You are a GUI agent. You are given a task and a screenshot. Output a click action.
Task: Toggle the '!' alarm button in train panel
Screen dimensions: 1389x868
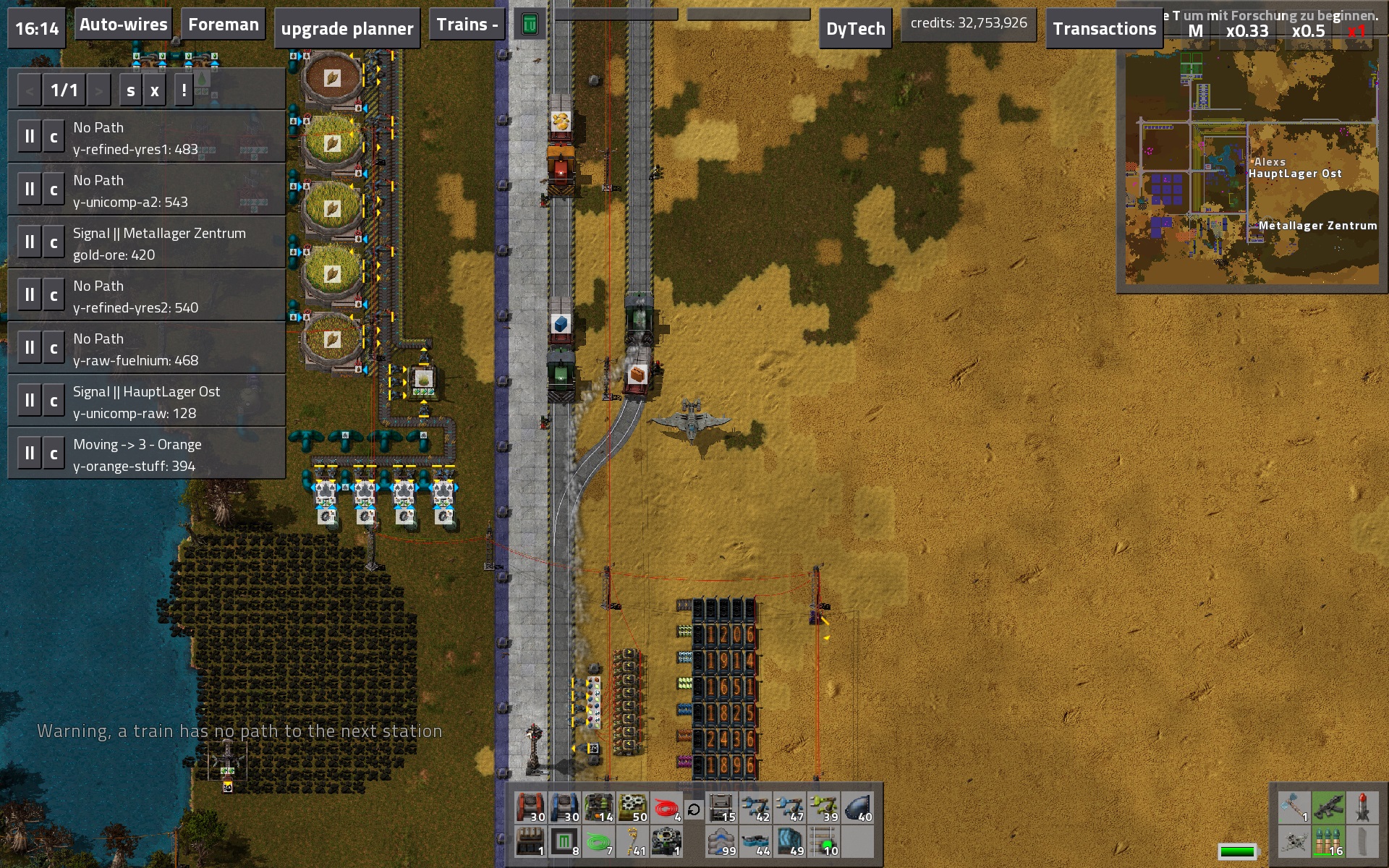pos(184,91)
